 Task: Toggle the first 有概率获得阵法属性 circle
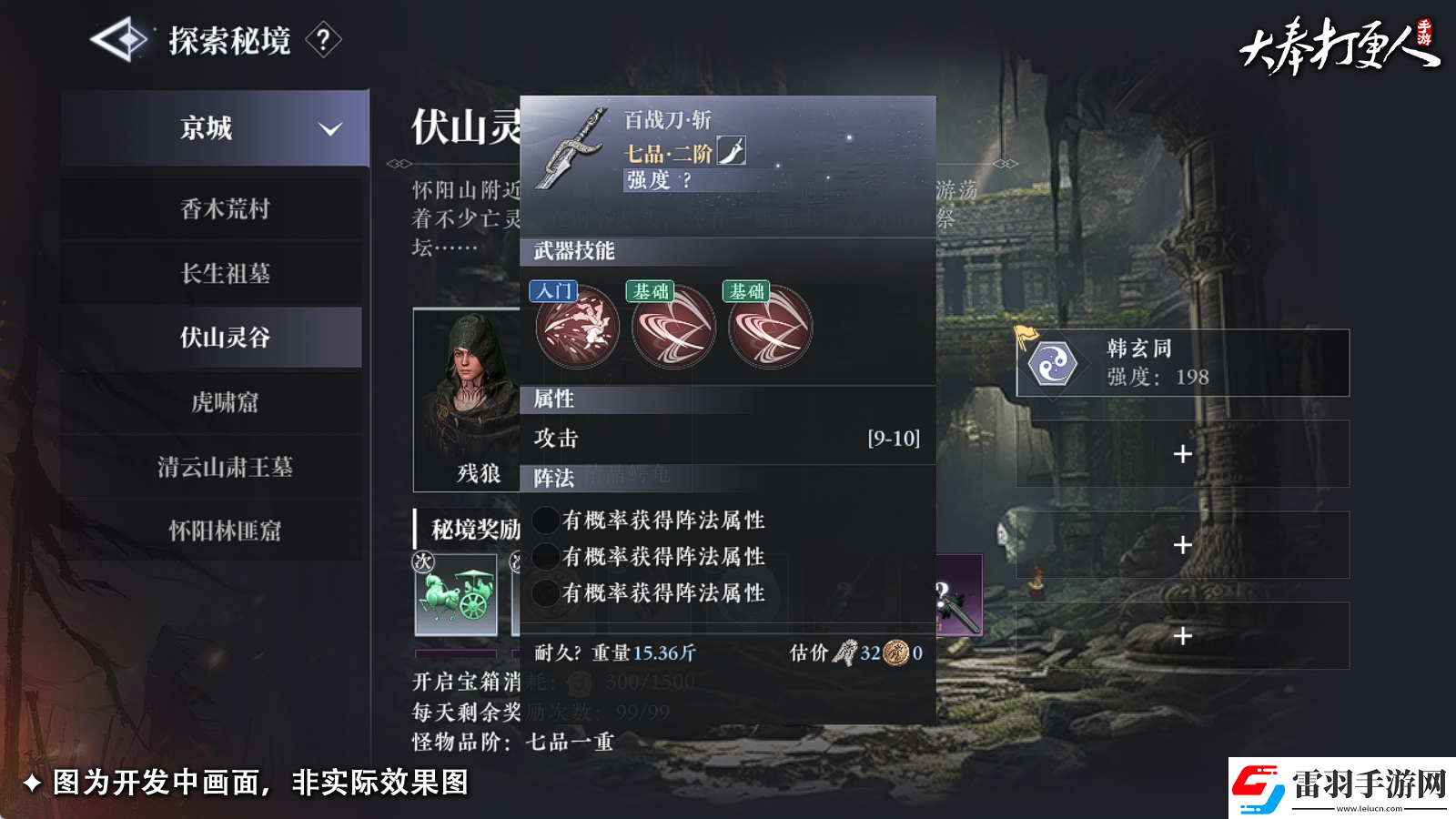[545, 521]
